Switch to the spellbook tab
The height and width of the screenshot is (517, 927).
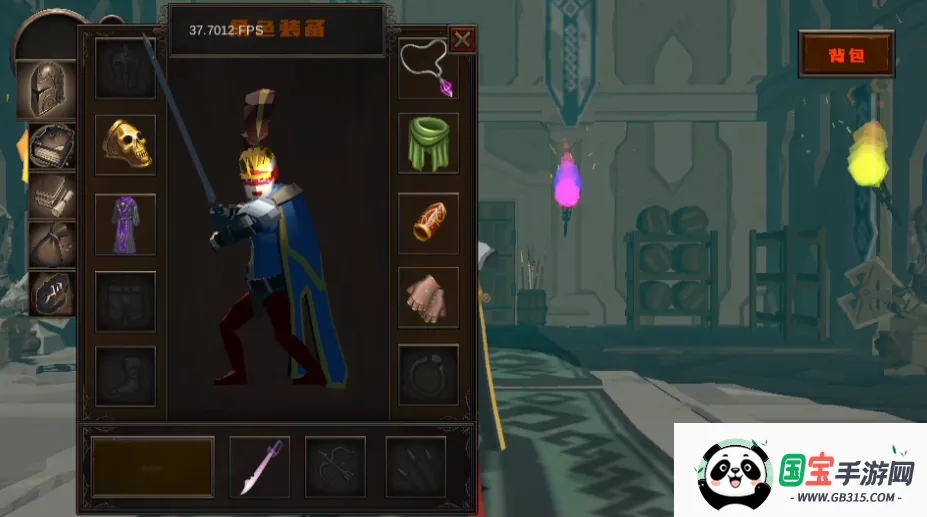coord(50,146)
